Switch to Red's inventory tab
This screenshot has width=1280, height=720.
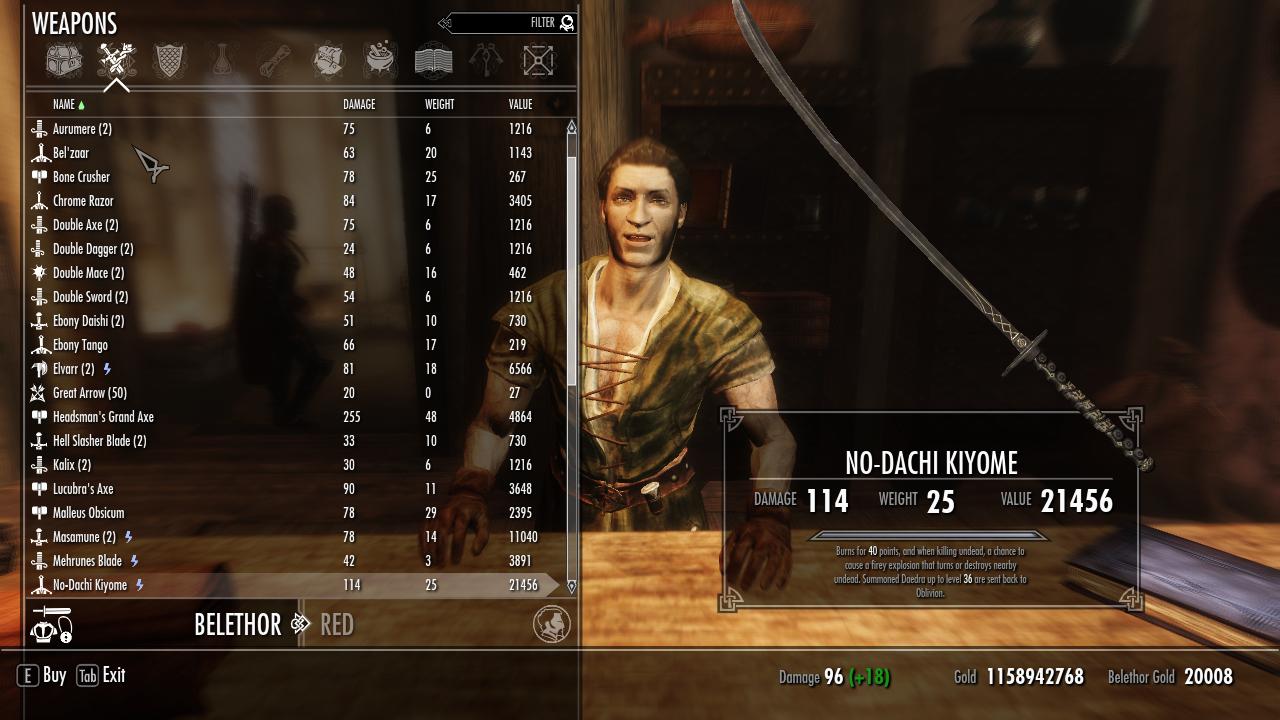pyautogui.click(x=337, y=625)
